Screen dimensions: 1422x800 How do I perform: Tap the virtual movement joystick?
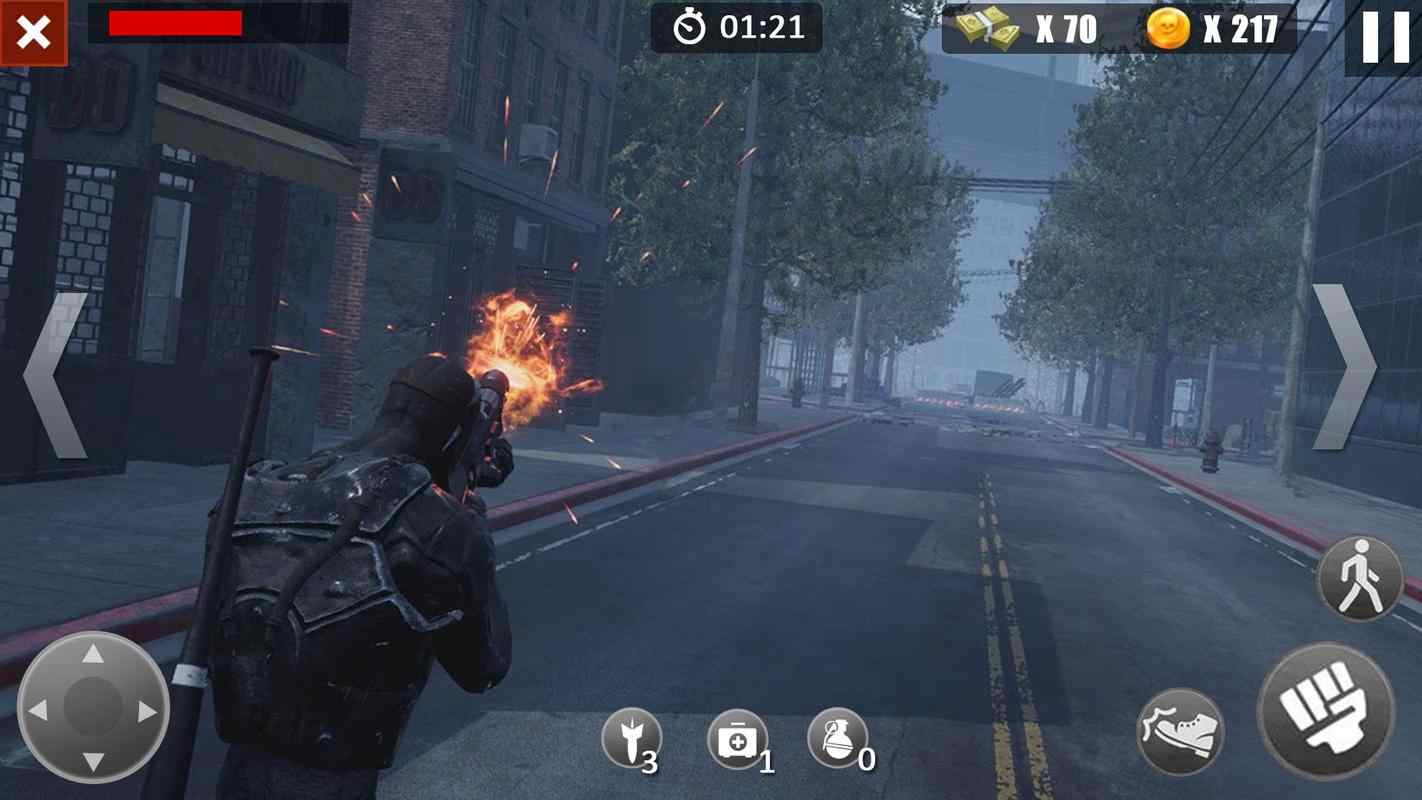tap(93, 708)
